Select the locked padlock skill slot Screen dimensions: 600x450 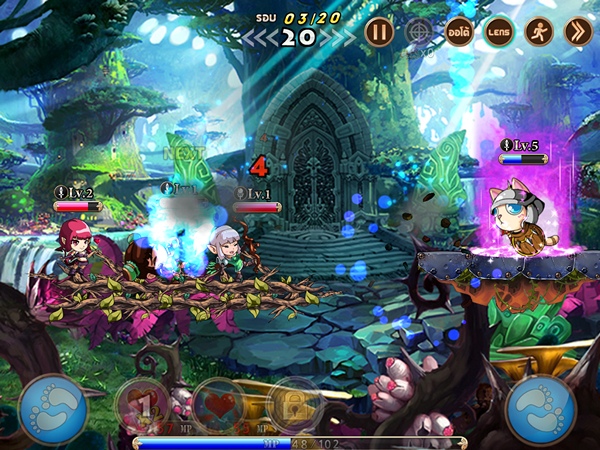(294, 405)
